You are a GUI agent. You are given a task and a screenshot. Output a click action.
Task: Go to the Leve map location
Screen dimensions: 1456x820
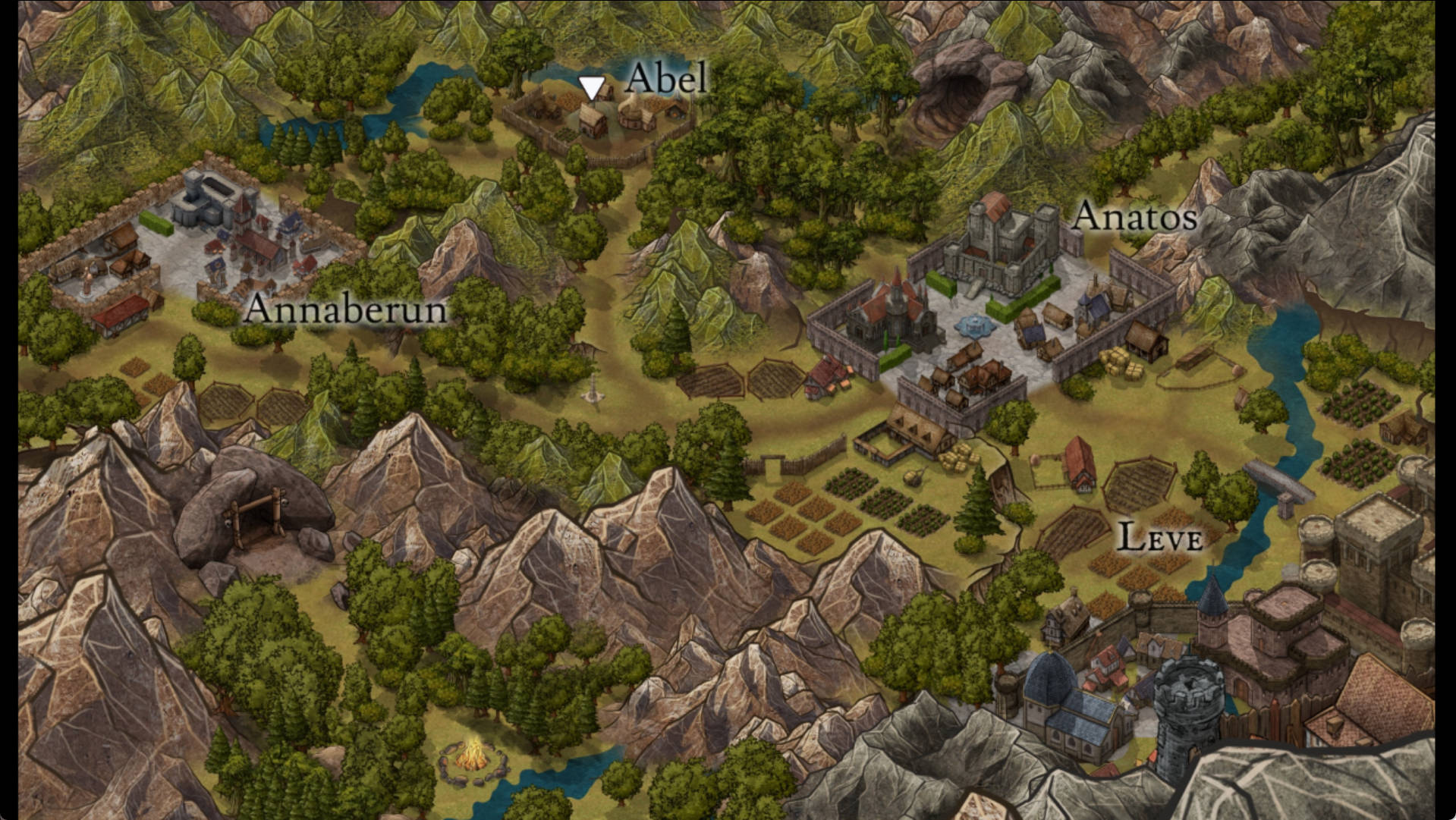(1160, 538)
